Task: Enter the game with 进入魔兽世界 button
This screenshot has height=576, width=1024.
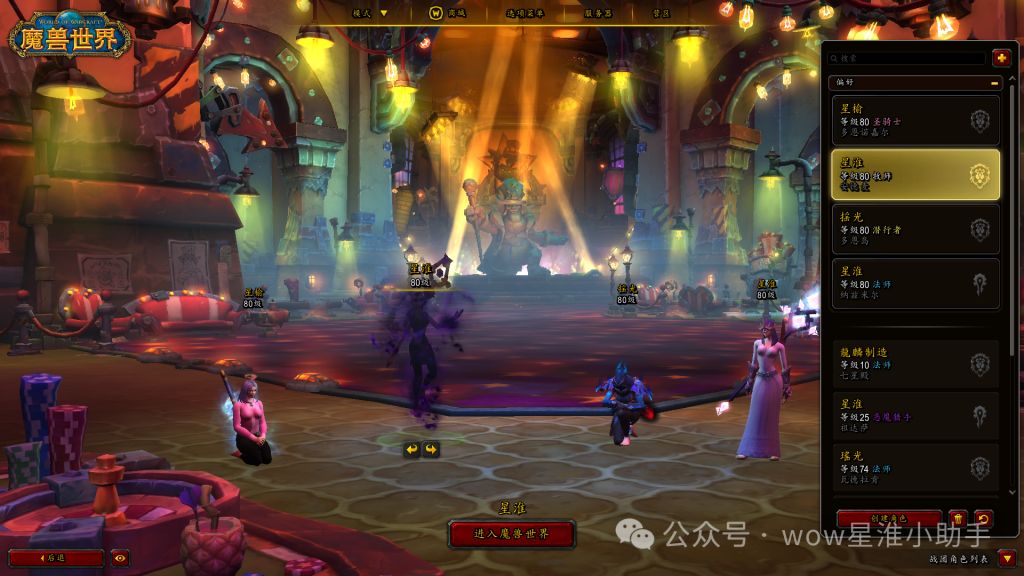Action: tap(512, 534)
